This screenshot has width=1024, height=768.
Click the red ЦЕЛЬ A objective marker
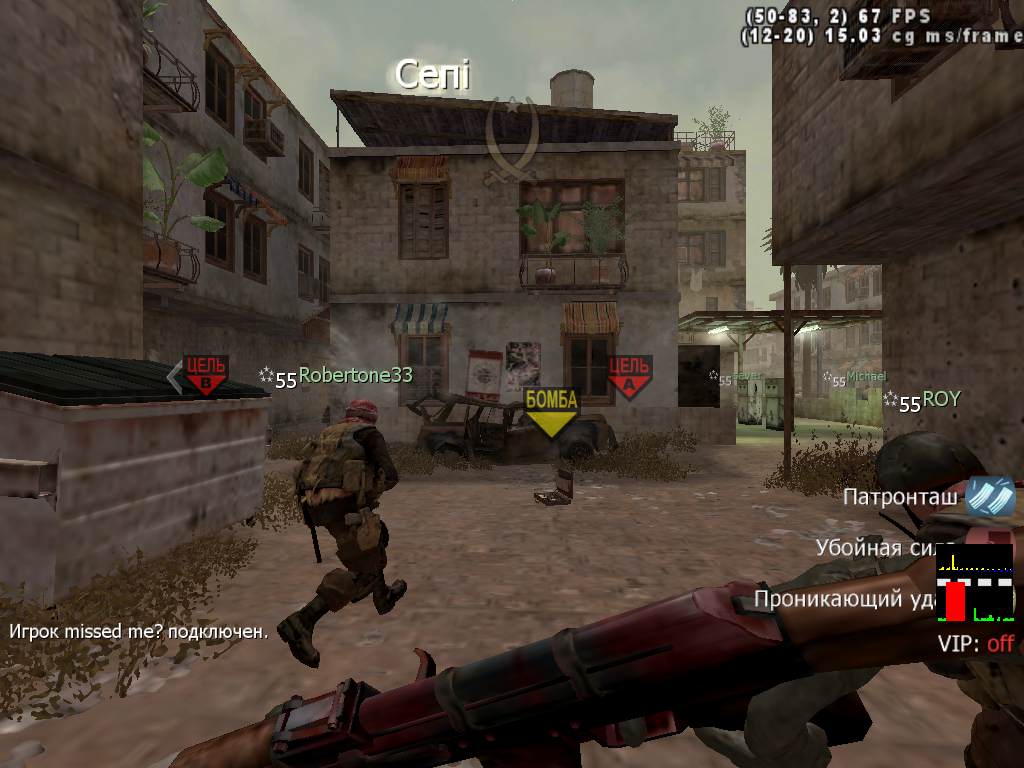tap(629, 376)
